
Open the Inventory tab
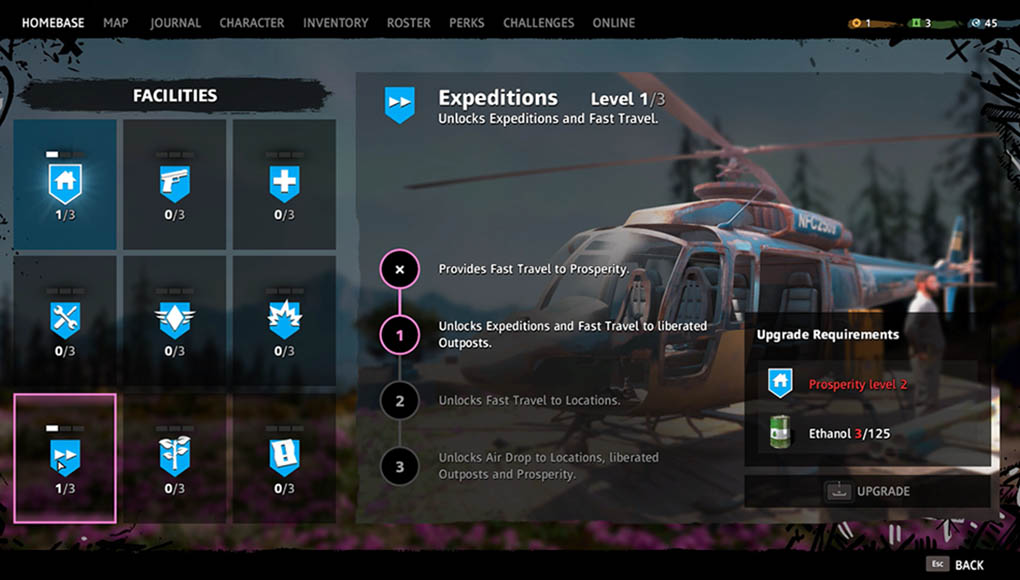[335, 22]
